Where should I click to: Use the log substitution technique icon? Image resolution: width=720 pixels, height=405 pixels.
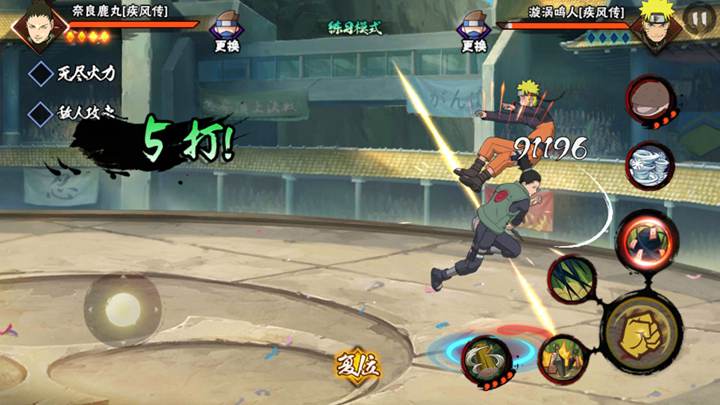[649, 101]
